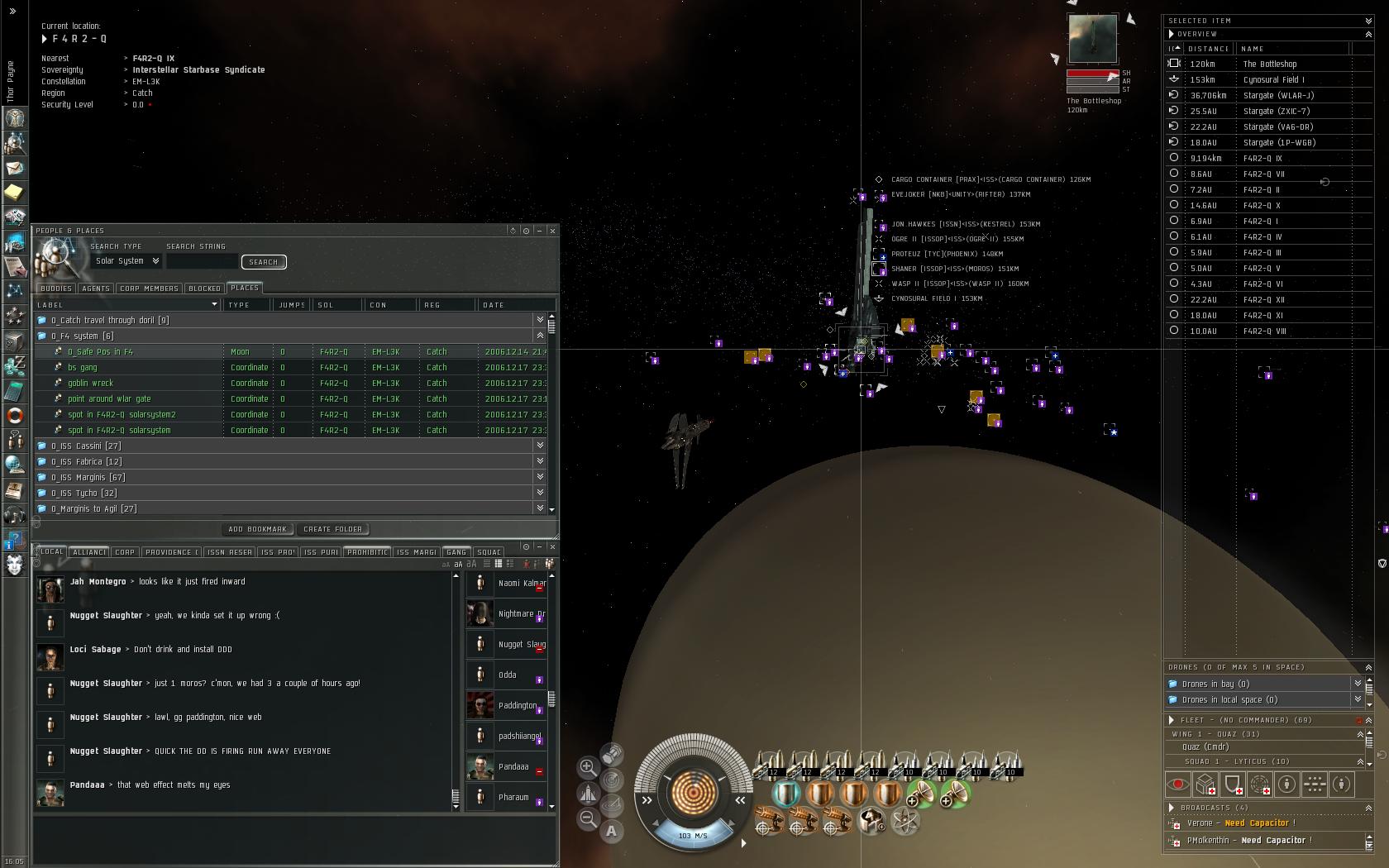Select the 'goblin wreck' bookmark
Viewport: 1389px width, 868px height.
point(90,384)
